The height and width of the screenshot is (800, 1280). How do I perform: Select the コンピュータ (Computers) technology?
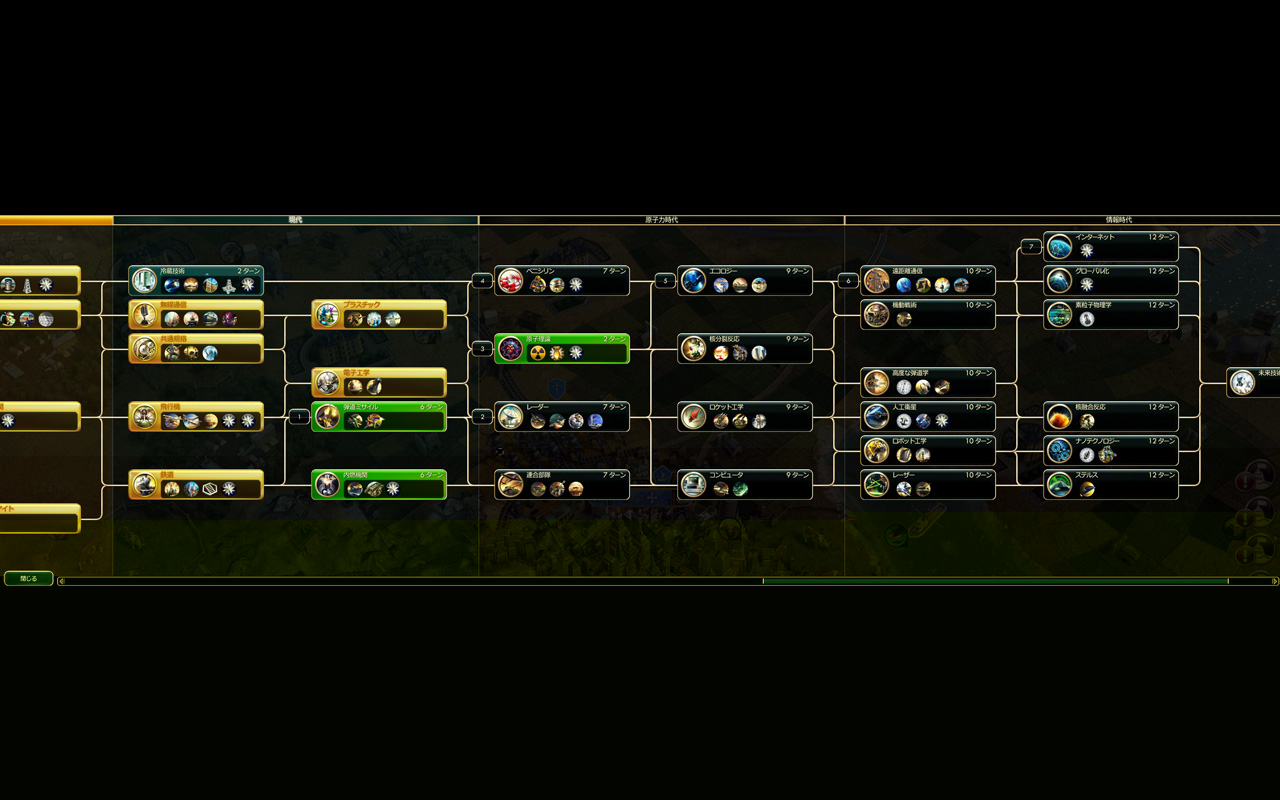745,484
